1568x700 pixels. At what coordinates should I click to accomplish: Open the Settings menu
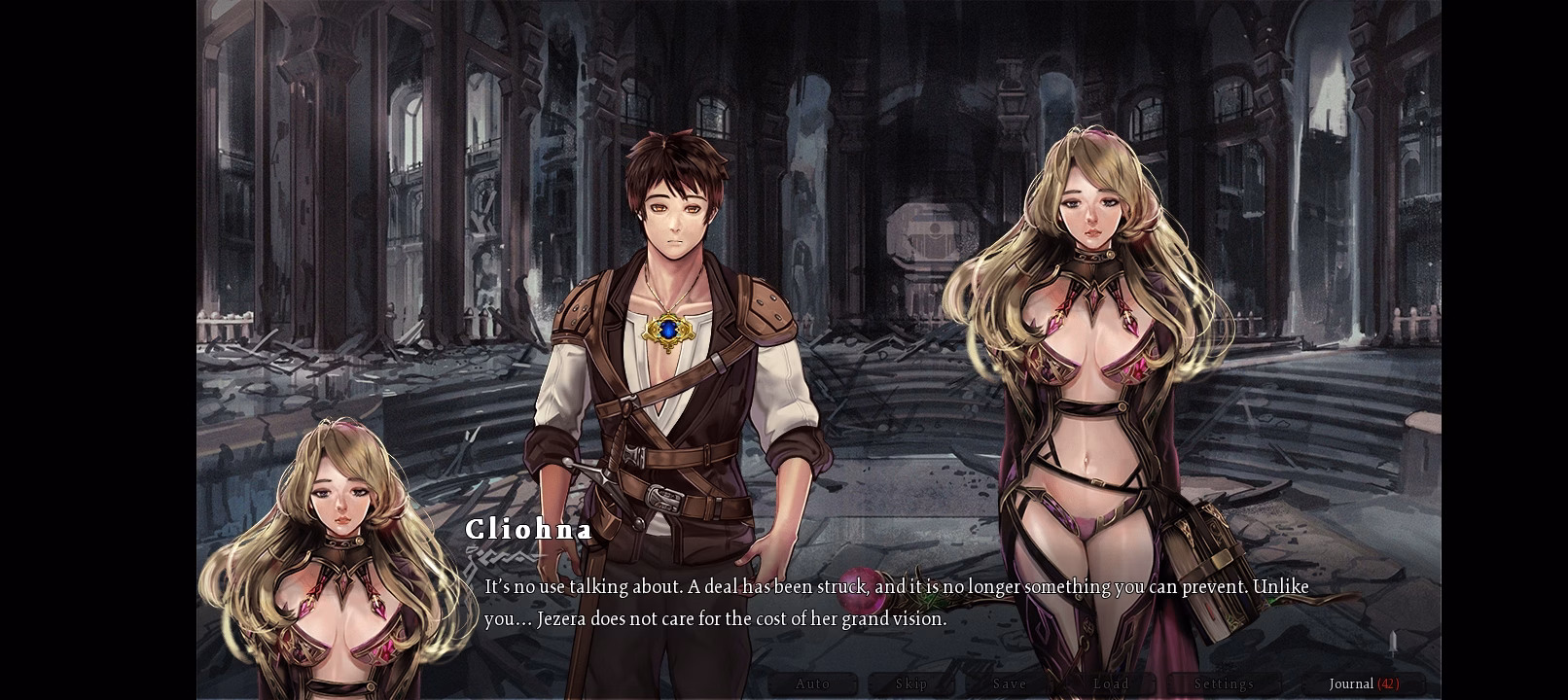pyautogui.click(x=1224, y=683)
